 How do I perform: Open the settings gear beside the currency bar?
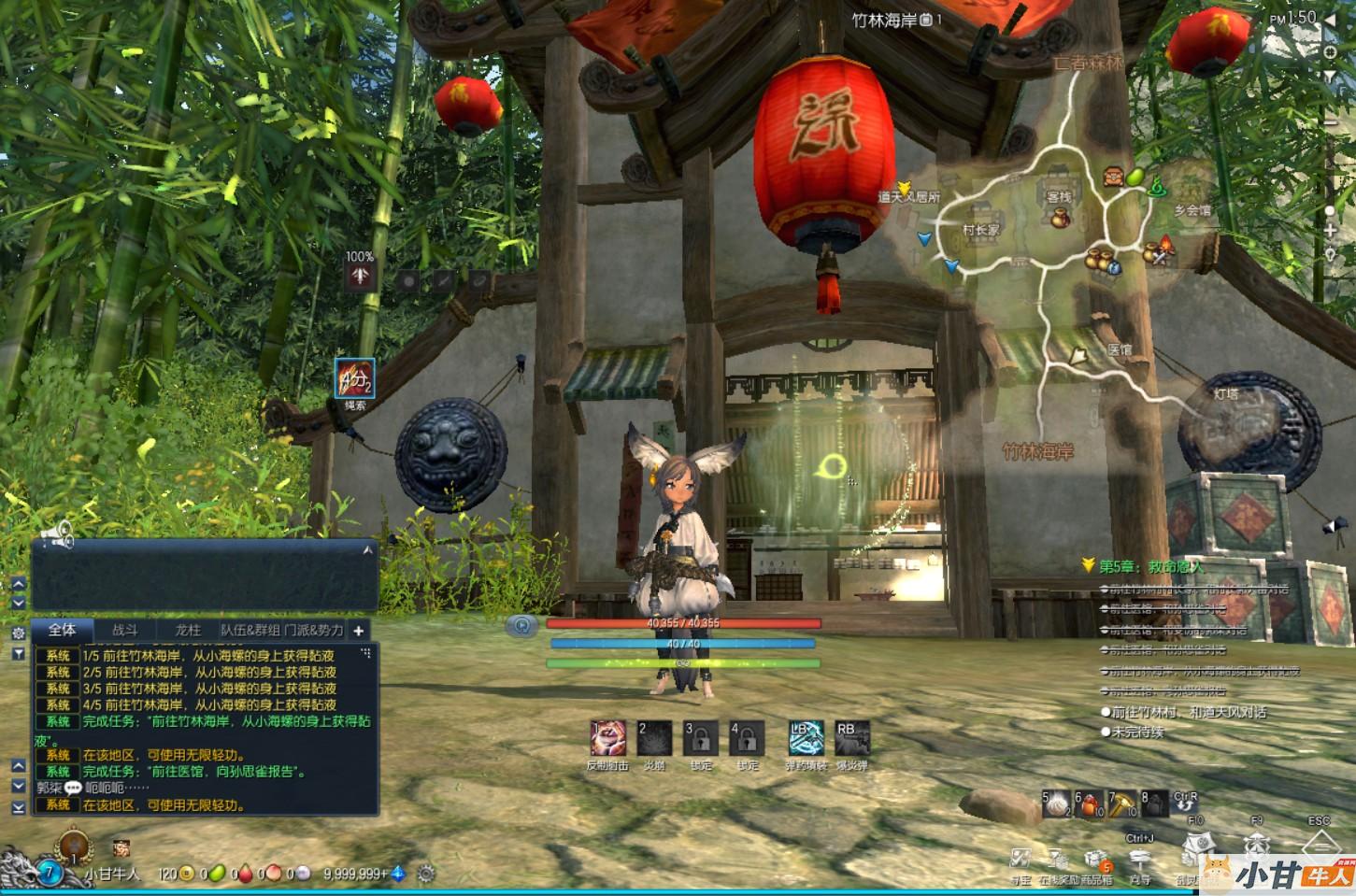tap(426, 875)
